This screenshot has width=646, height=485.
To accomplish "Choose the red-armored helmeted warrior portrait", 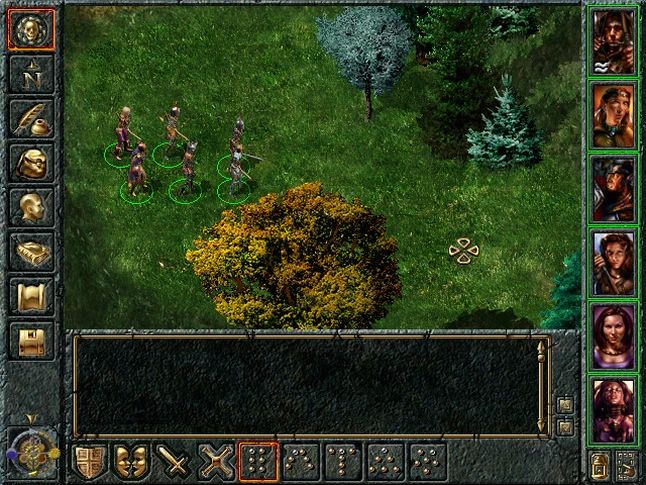I will click(613, 188).
